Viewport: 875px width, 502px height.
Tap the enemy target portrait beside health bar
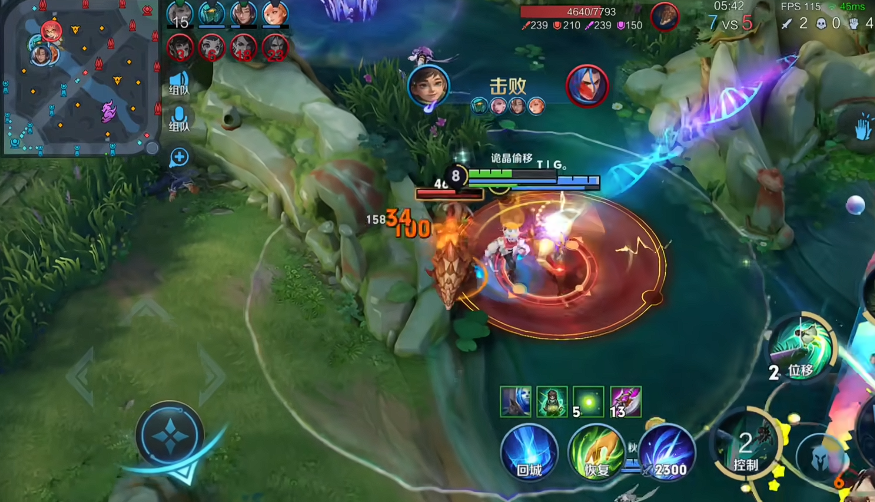[665, 16]
